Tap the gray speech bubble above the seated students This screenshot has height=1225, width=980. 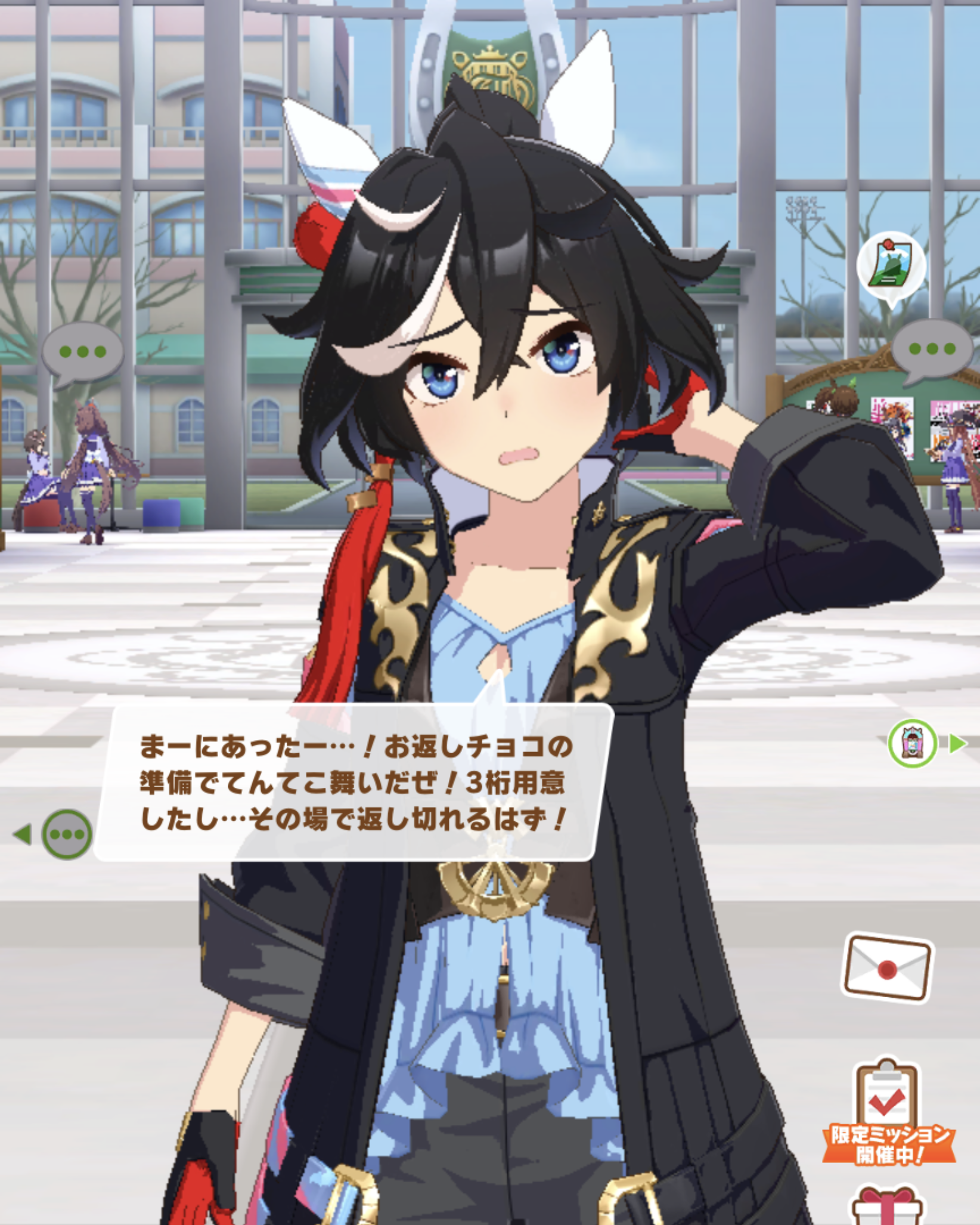(x=83, y=353)
